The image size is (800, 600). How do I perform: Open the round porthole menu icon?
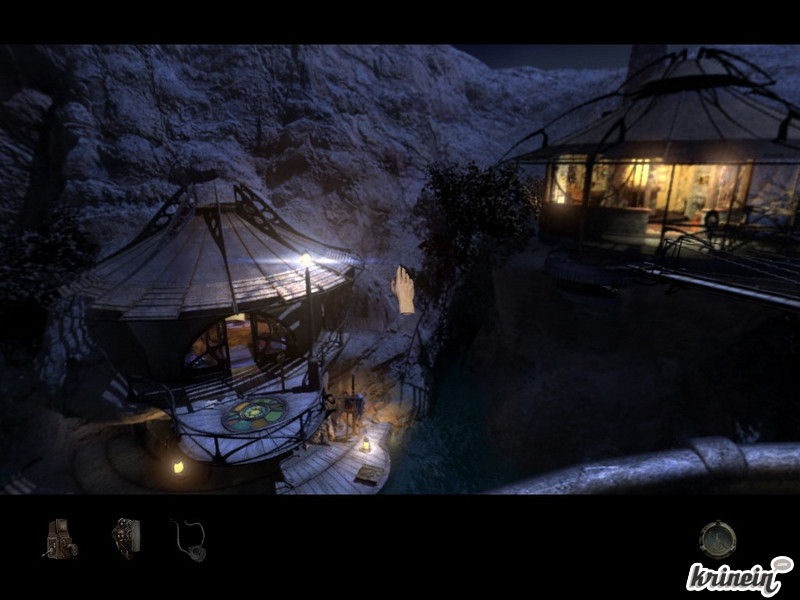click(x=716, y=539)
